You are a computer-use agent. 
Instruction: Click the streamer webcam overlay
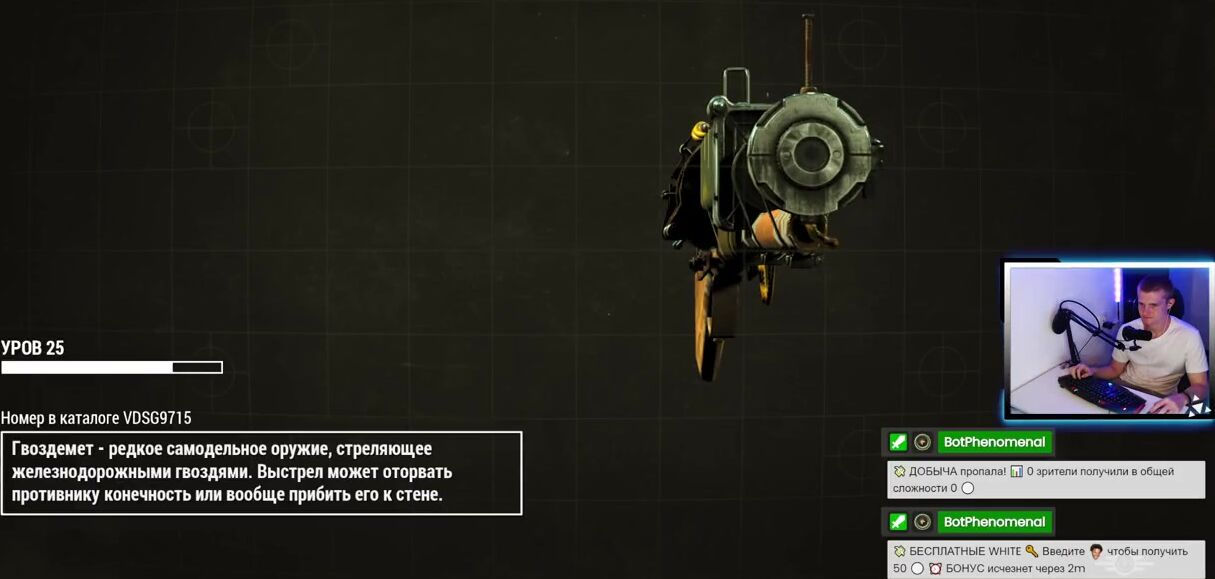click(x=1108, y=340)
